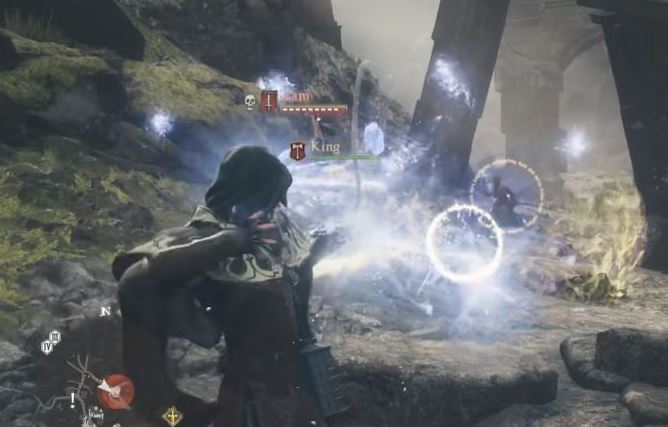Click the hexagon IV marker on minimap

pos(47,347)
